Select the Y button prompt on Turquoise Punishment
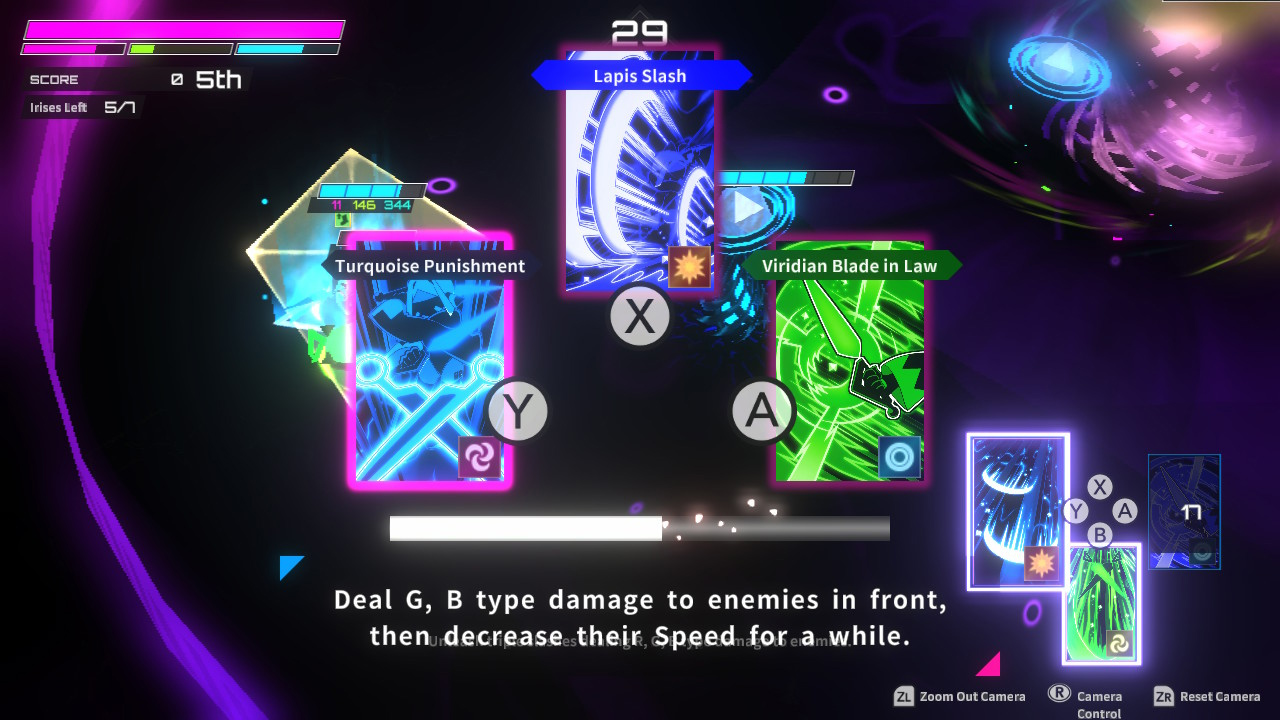 [x=517, y=411]
